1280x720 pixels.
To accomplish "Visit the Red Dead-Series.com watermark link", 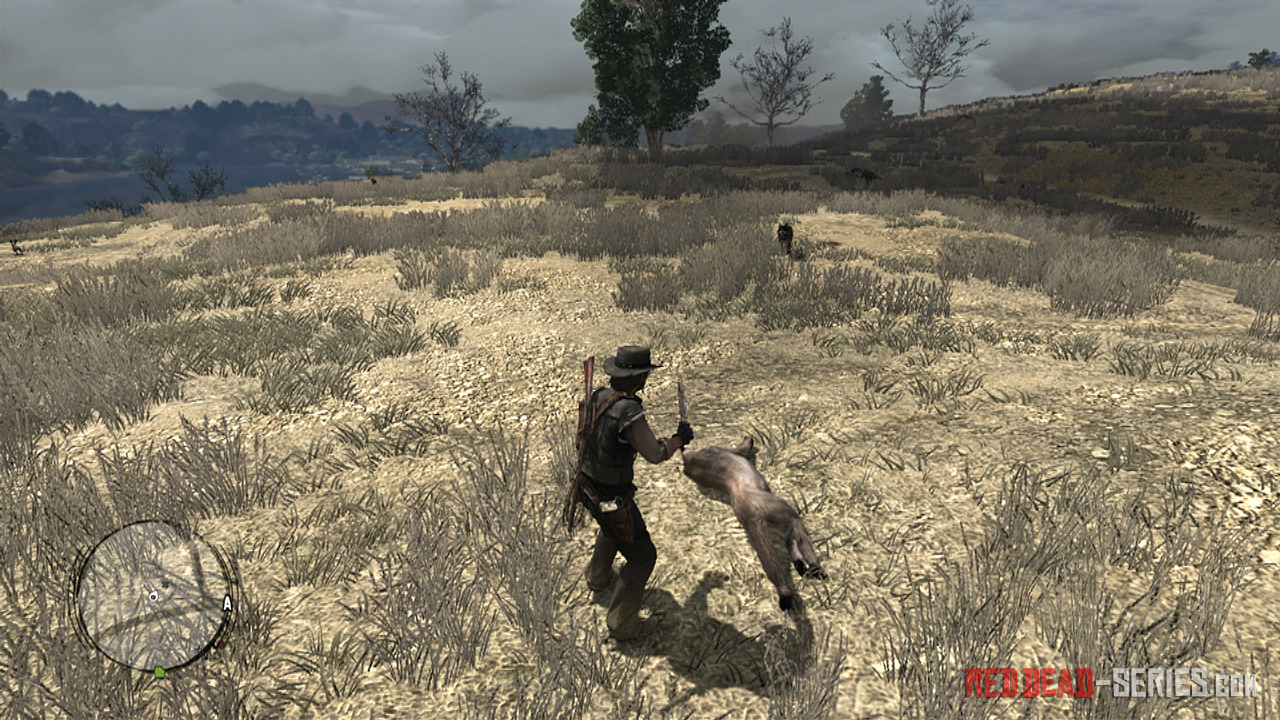I will [x=1111, y=683].
